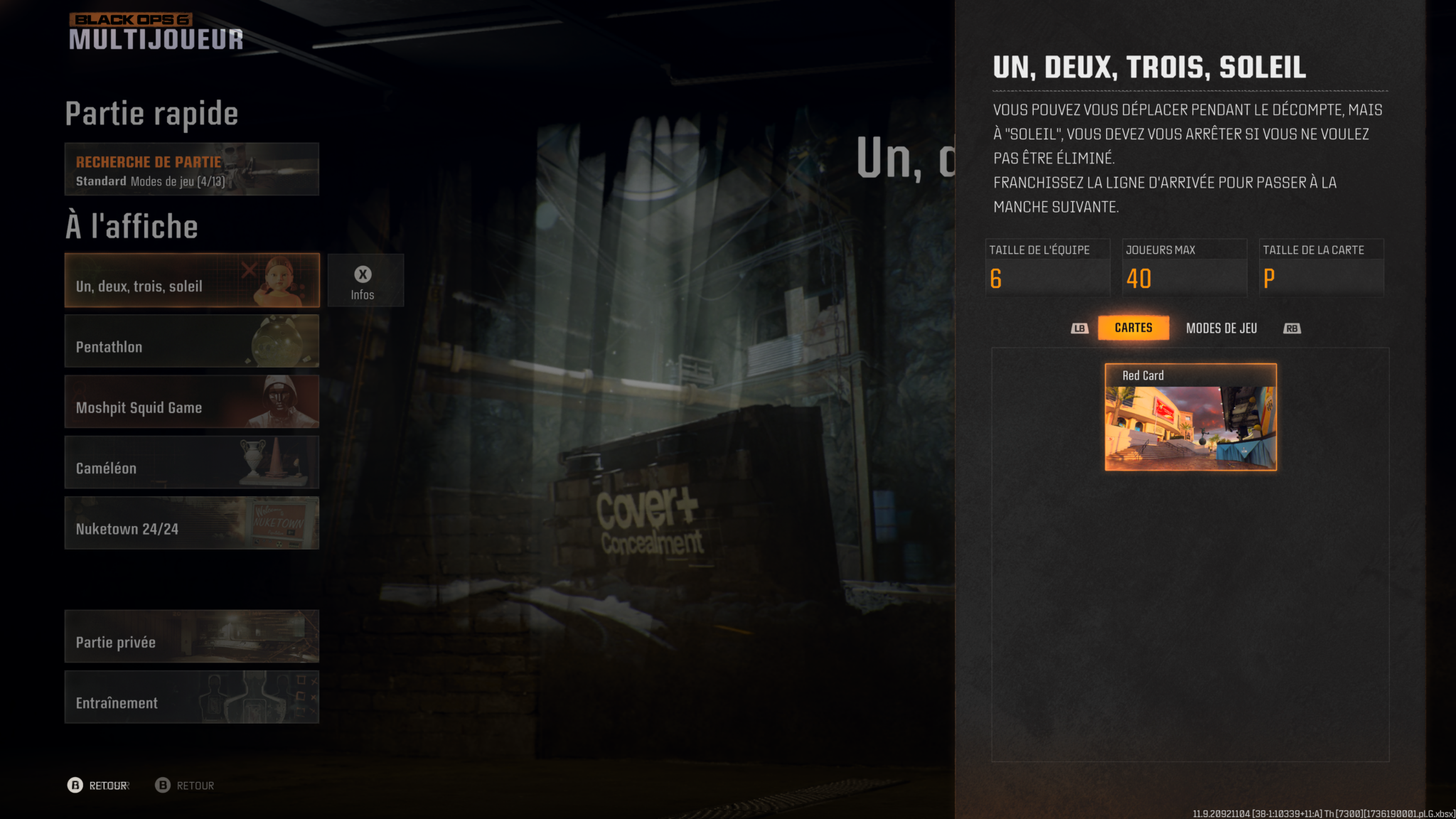1456x819 pixels.
Task: Switch to the Modes de jeu tab
Action: (1221, 328)
